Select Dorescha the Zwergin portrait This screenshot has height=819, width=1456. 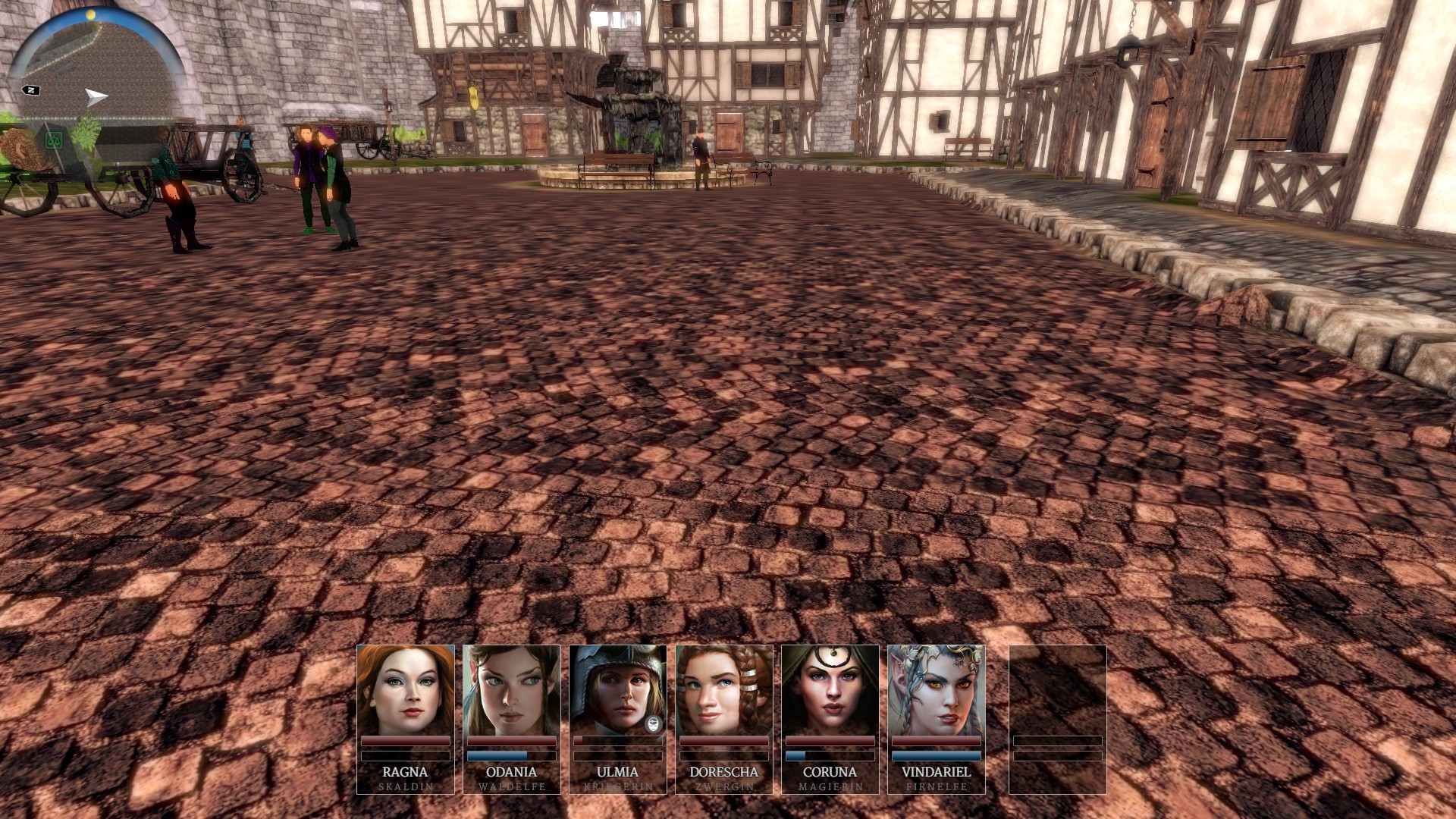(x=723, y=690)
